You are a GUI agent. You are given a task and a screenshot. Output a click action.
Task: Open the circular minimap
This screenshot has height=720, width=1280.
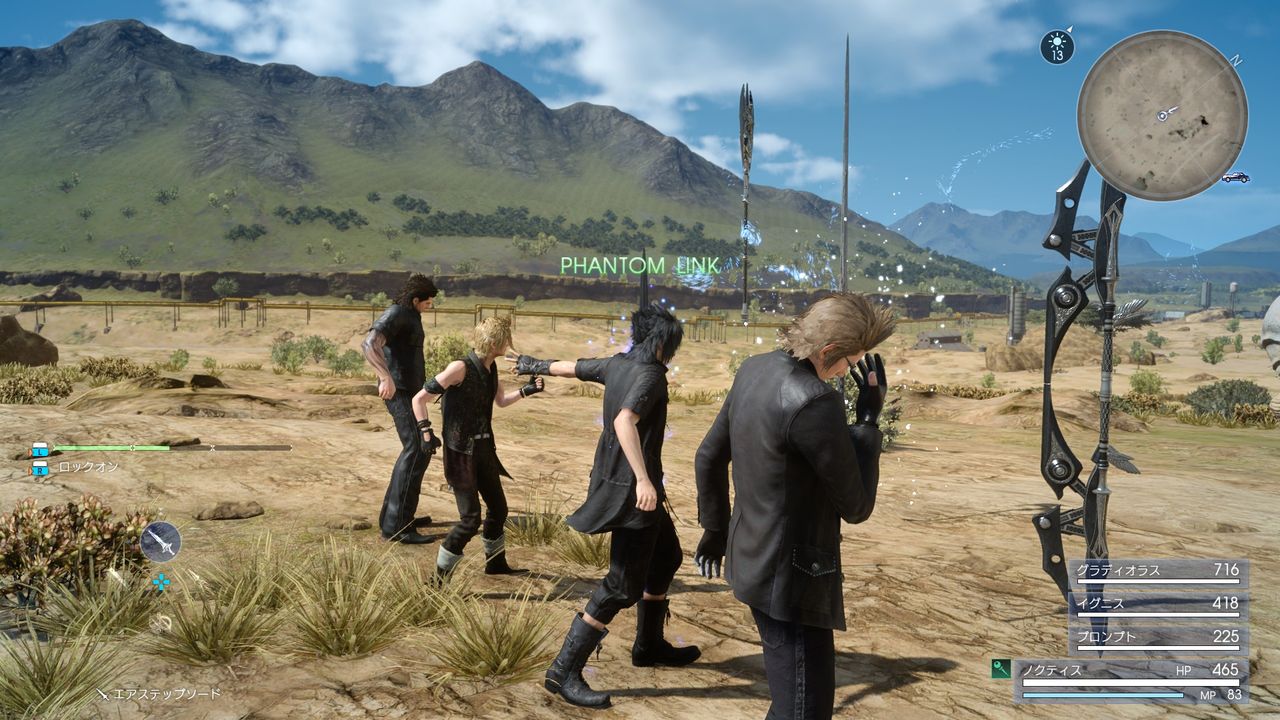(x=1162, y=115)
